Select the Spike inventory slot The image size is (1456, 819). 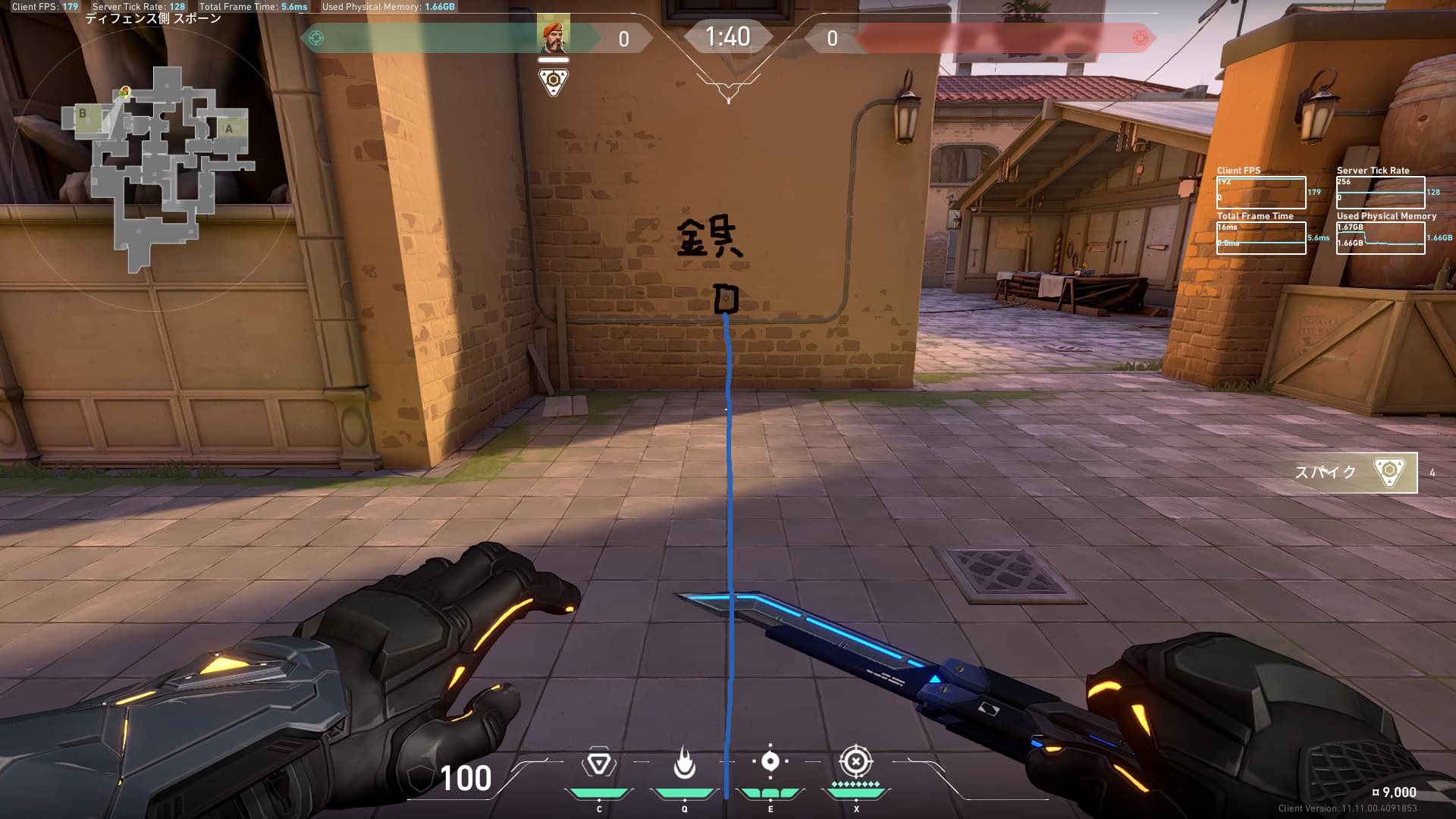pyautogui.click(x=1355, y=472)
